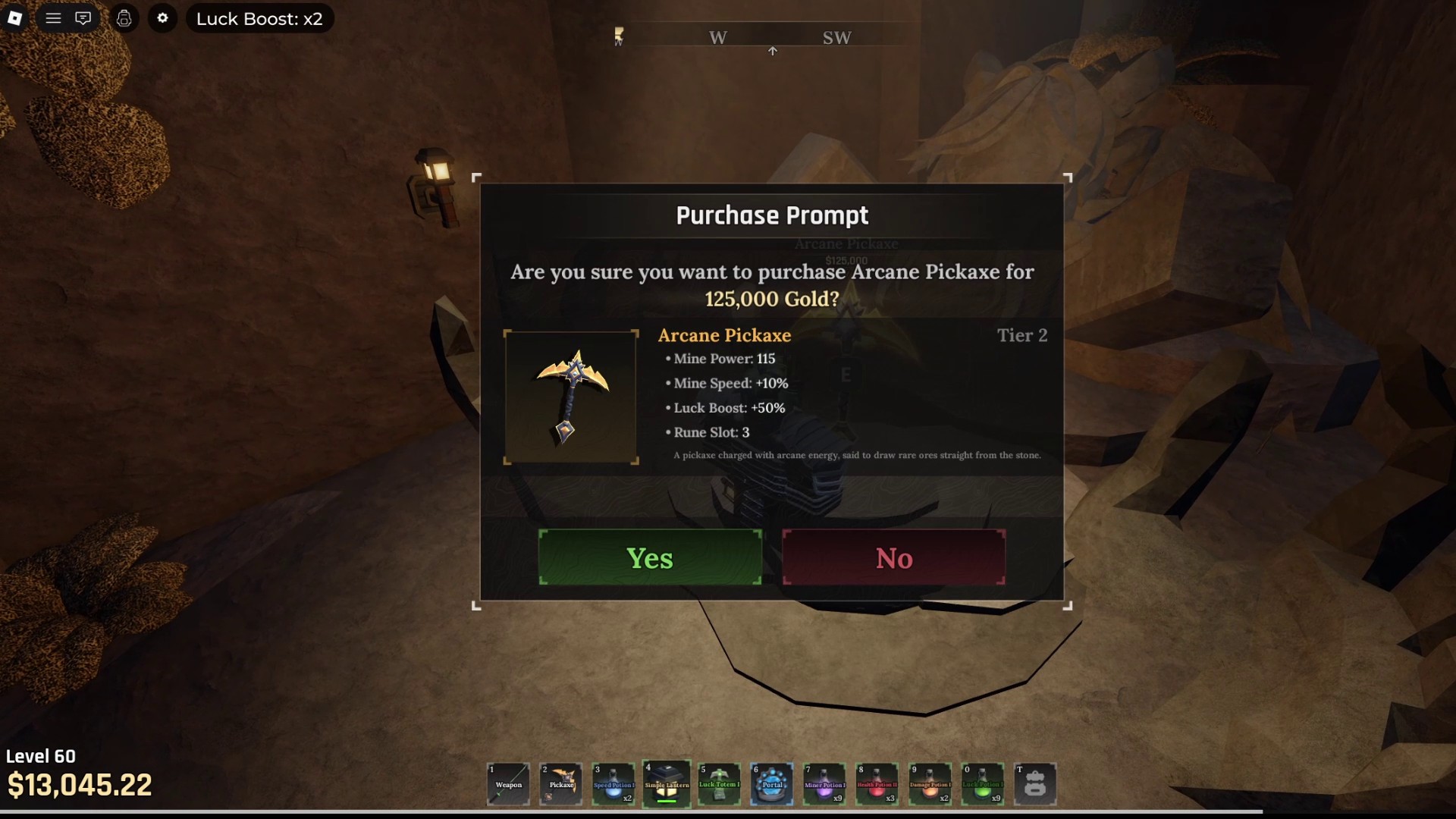Use the Luck Potion I in slot 0
The height and width of the screenshot is (819, 1456).
[983, 784]
